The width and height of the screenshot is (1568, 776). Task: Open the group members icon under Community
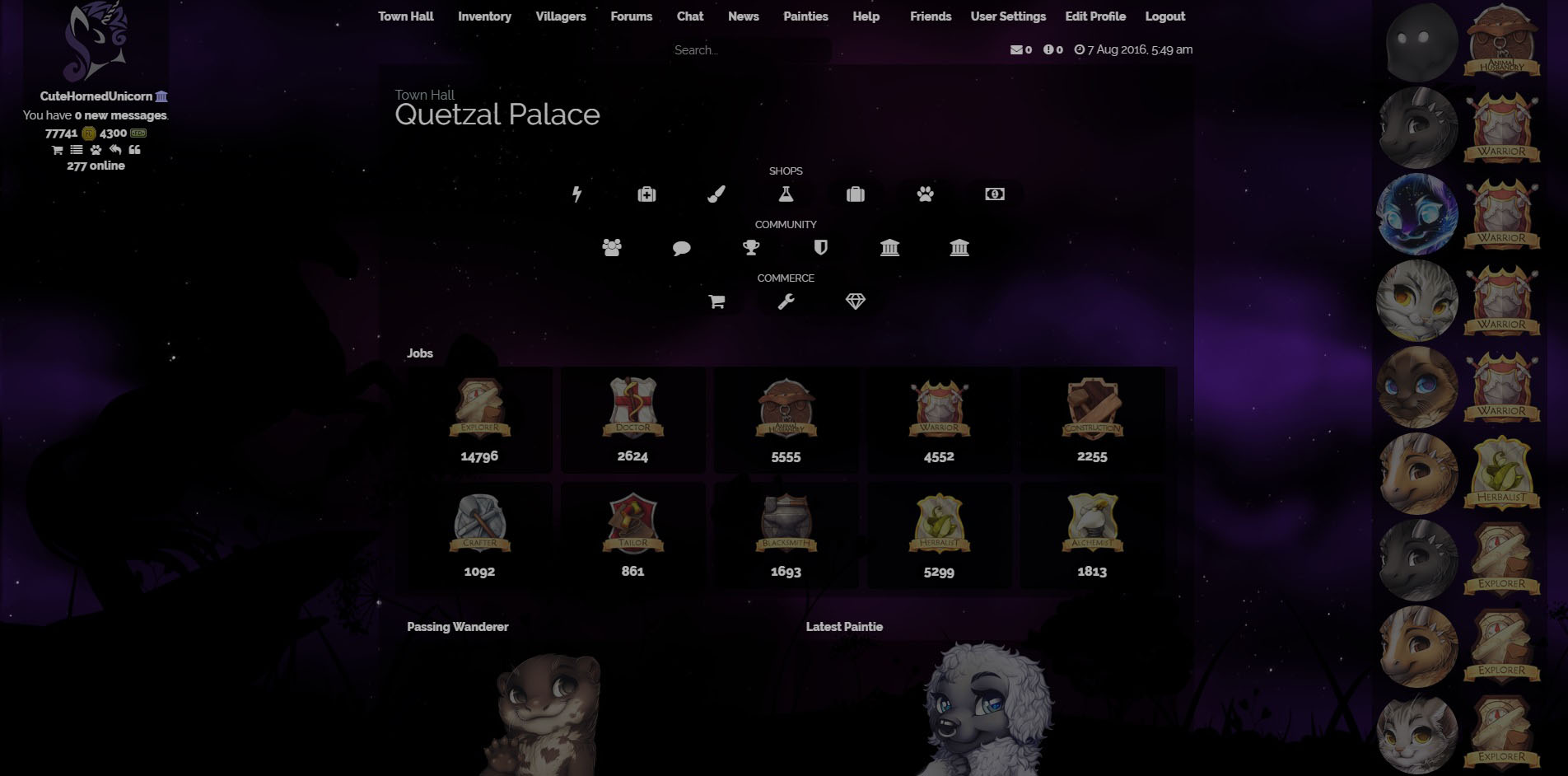611,248
